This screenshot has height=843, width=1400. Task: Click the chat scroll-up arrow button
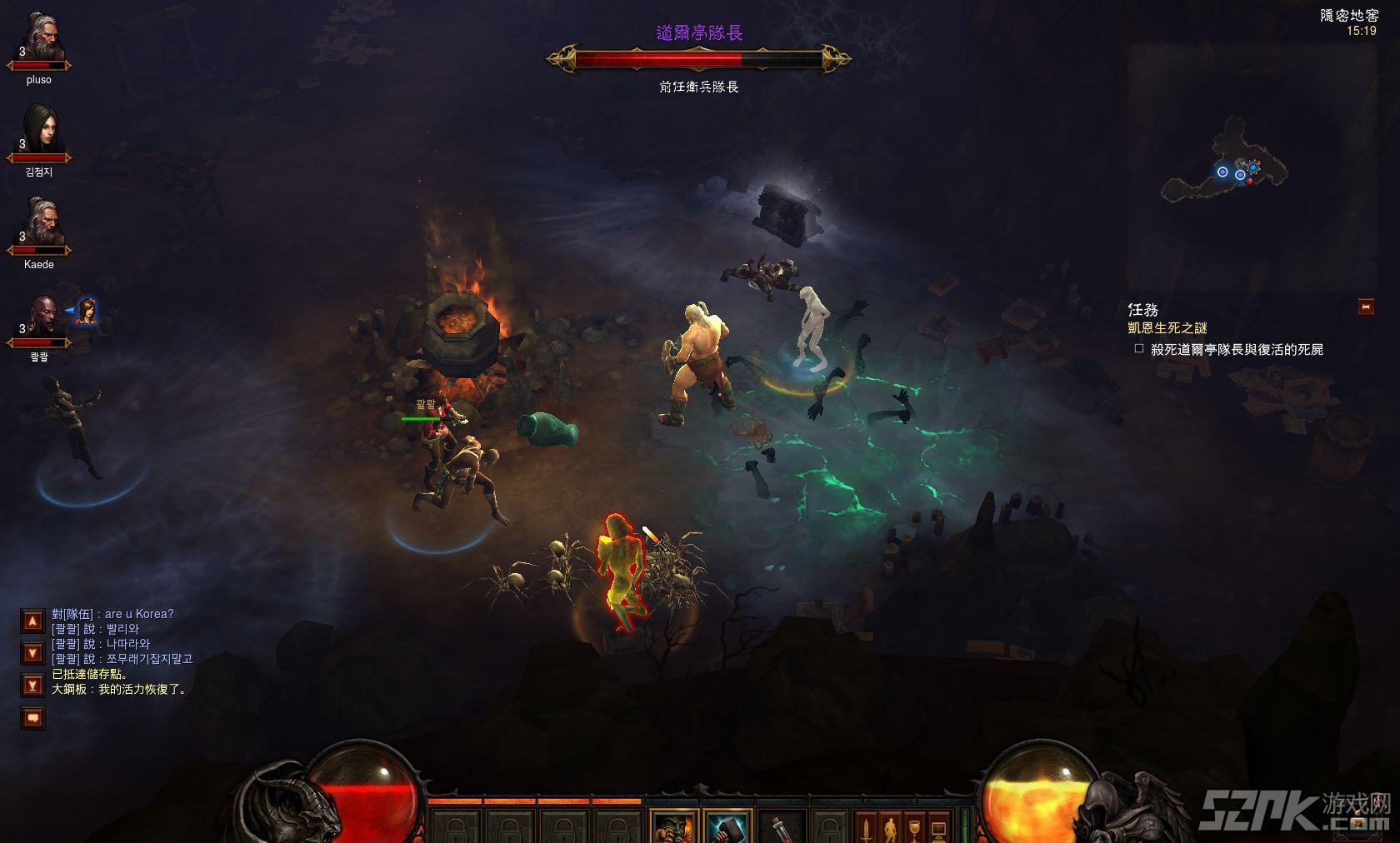(32, 621)
